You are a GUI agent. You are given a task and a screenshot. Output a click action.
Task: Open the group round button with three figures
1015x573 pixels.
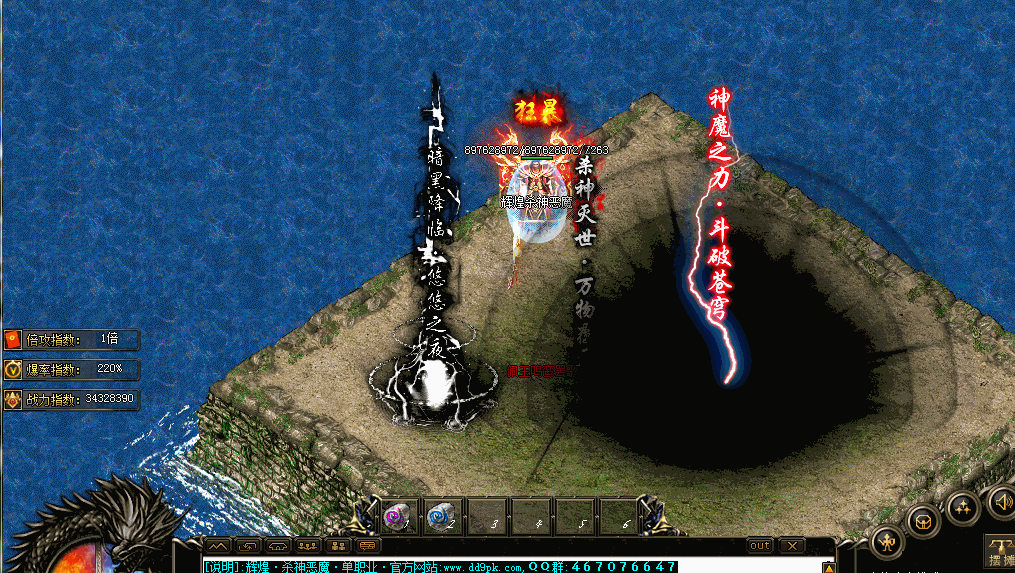click(x=962, y=506)
